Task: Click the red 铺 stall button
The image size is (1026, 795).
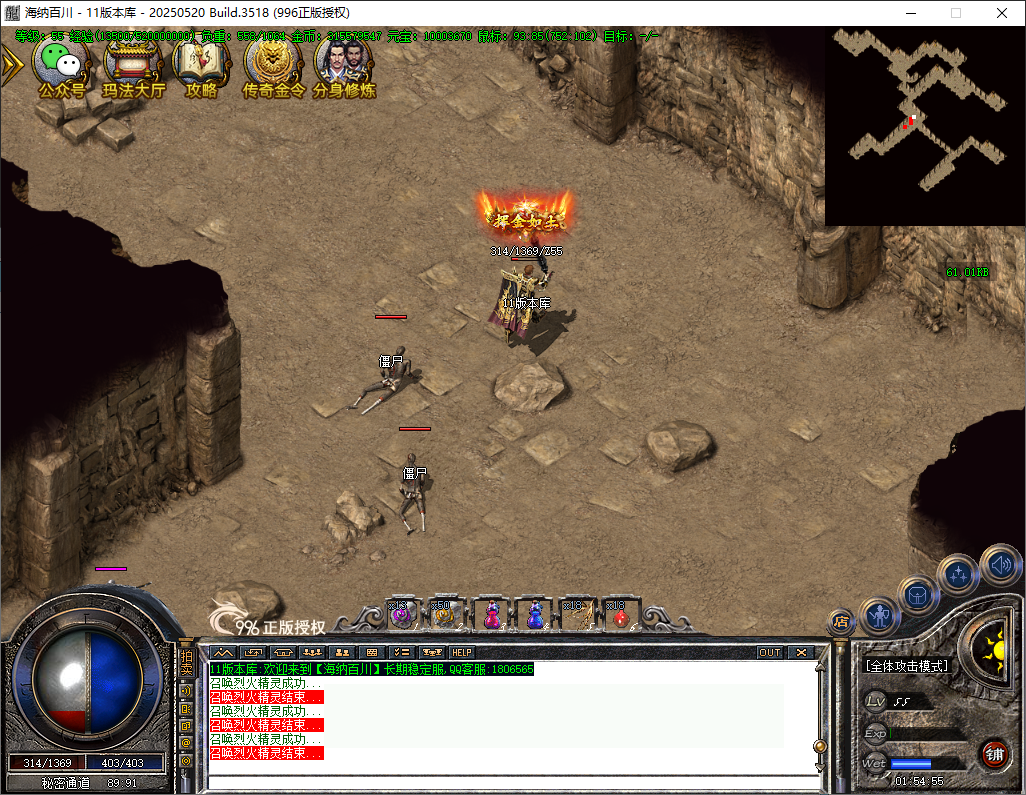Action: (x=993, y=753)
